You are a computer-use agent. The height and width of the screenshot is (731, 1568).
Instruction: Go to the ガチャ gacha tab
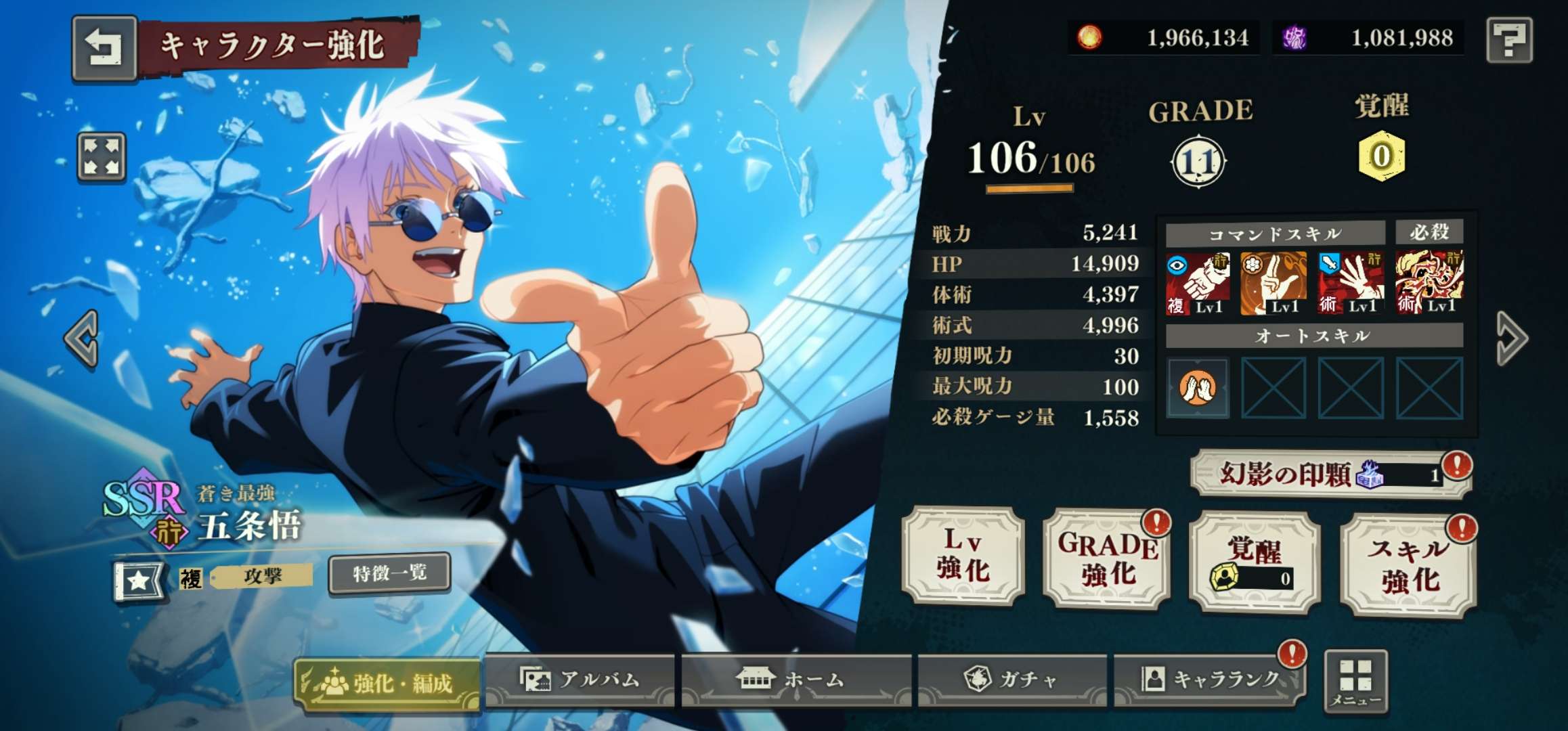[1012, 679]
